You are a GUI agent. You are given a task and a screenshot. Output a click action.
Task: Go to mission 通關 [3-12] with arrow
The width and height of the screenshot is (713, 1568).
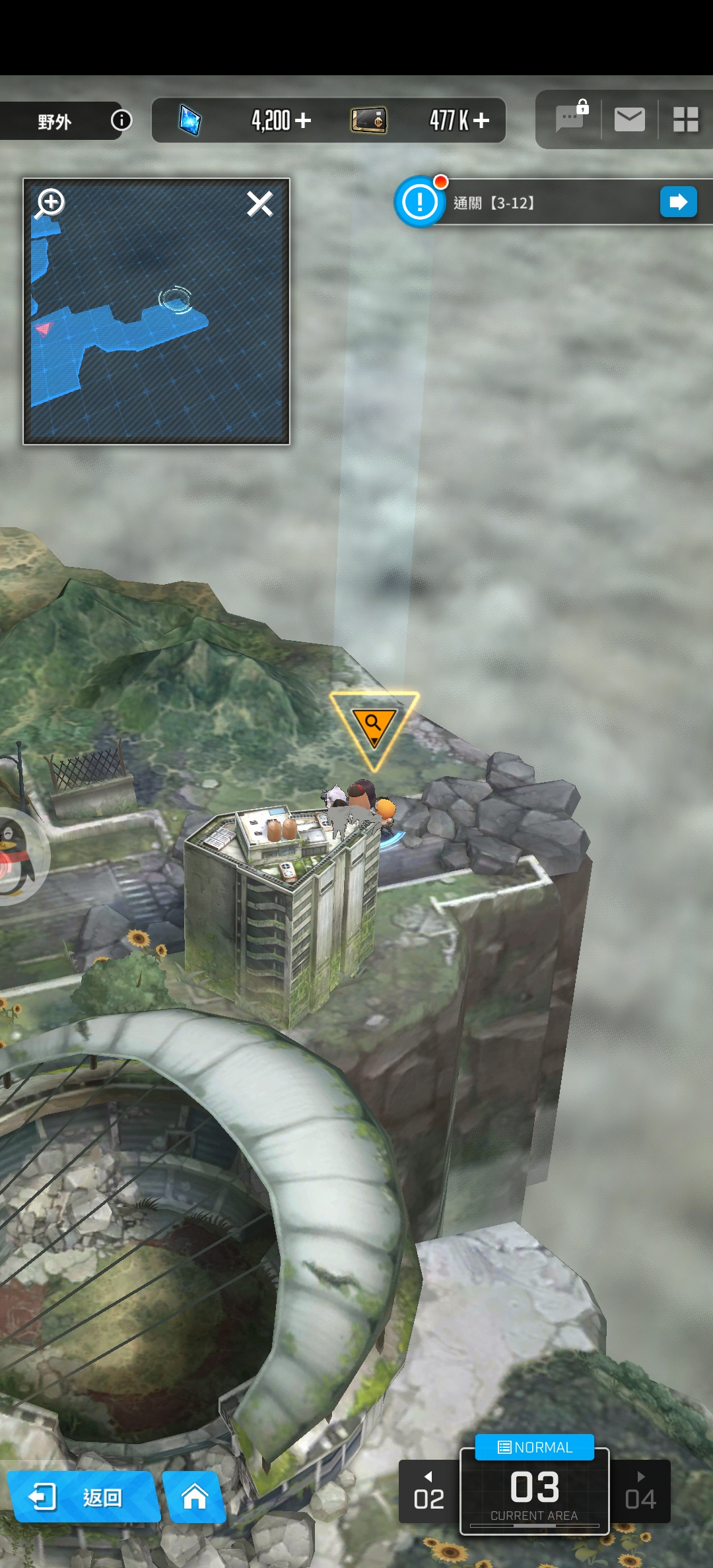pyautogui.click(x=678, y=202)
